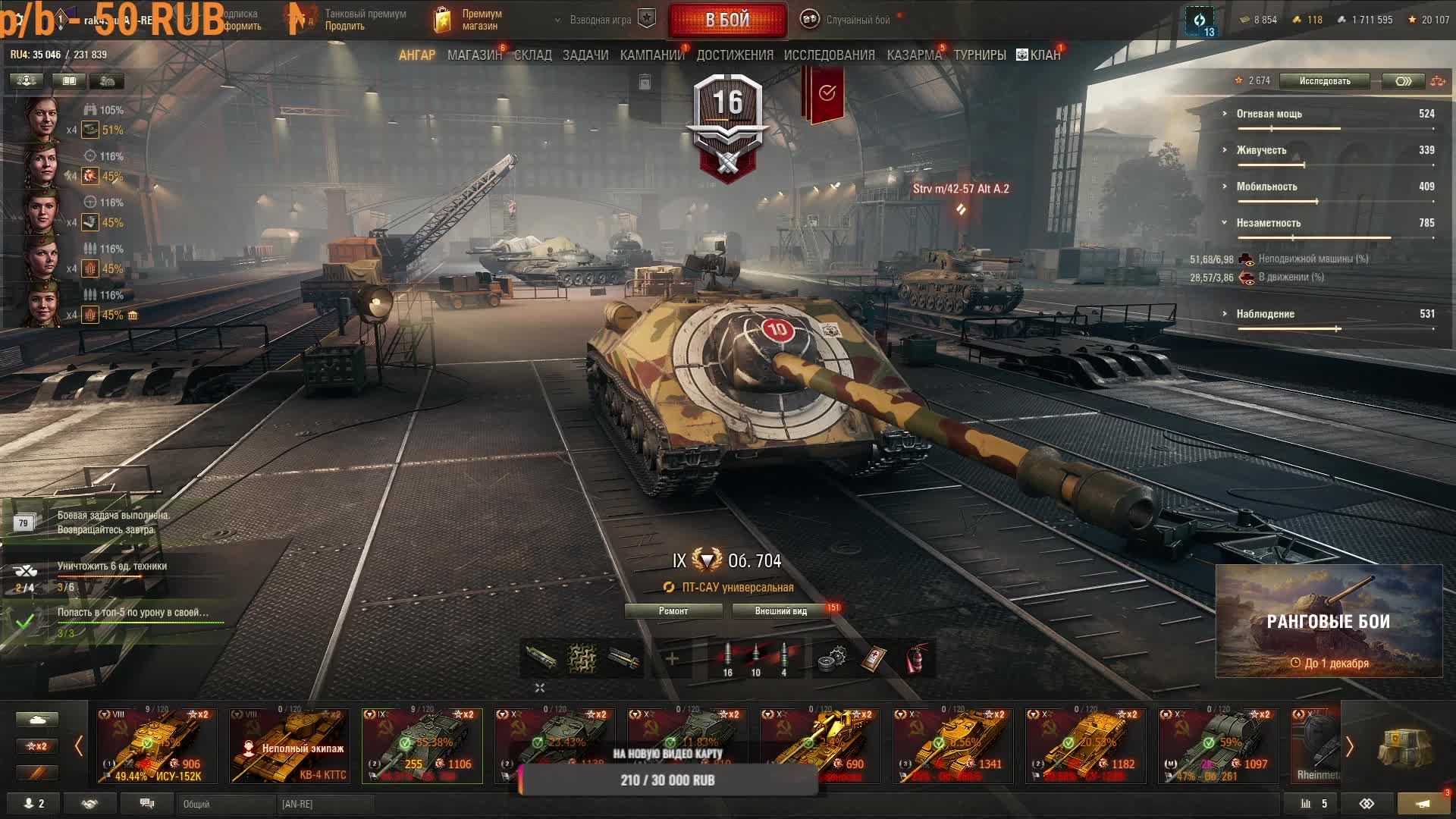1456x819 pixels.
Task: Open the Ранговые бои banner
Action: (x=1329, y=621)
